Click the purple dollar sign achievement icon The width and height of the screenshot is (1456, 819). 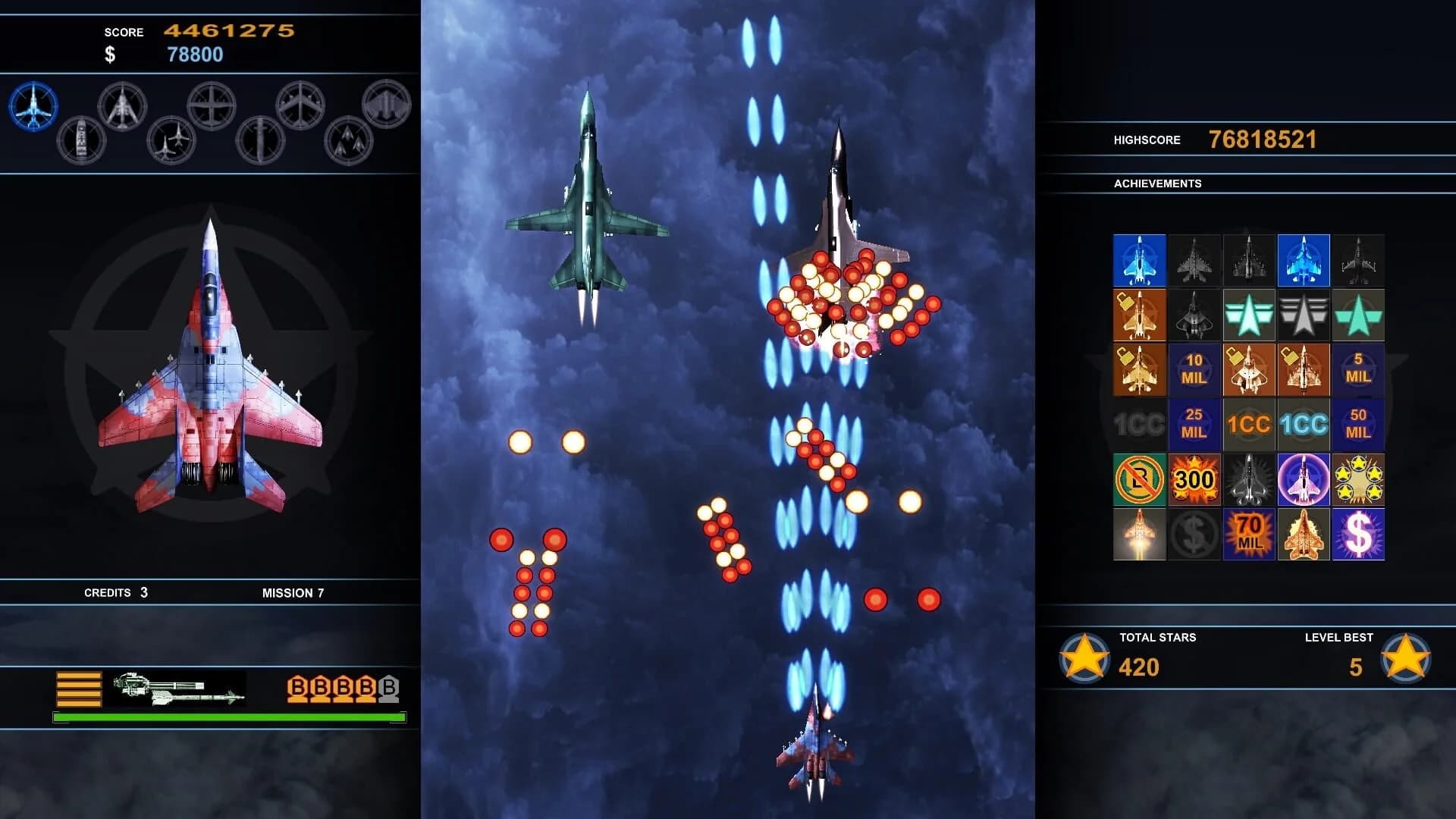(x=1359, y=535)
